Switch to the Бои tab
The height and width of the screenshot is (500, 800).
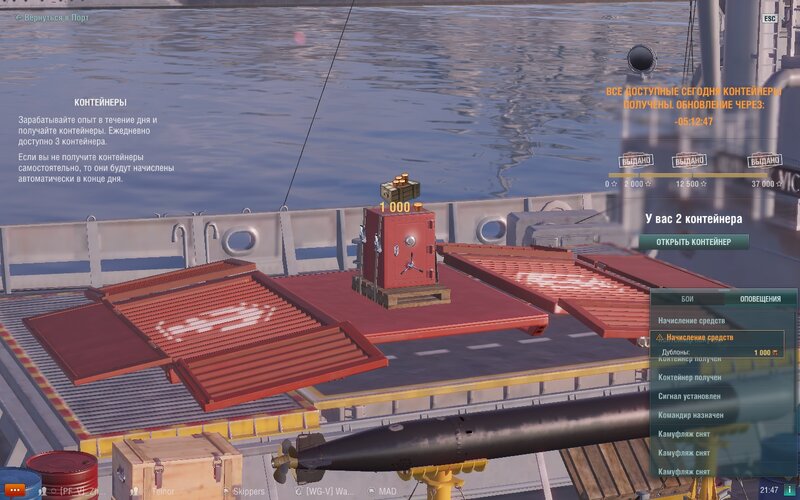pyautogui.click(x=687, y=299)
